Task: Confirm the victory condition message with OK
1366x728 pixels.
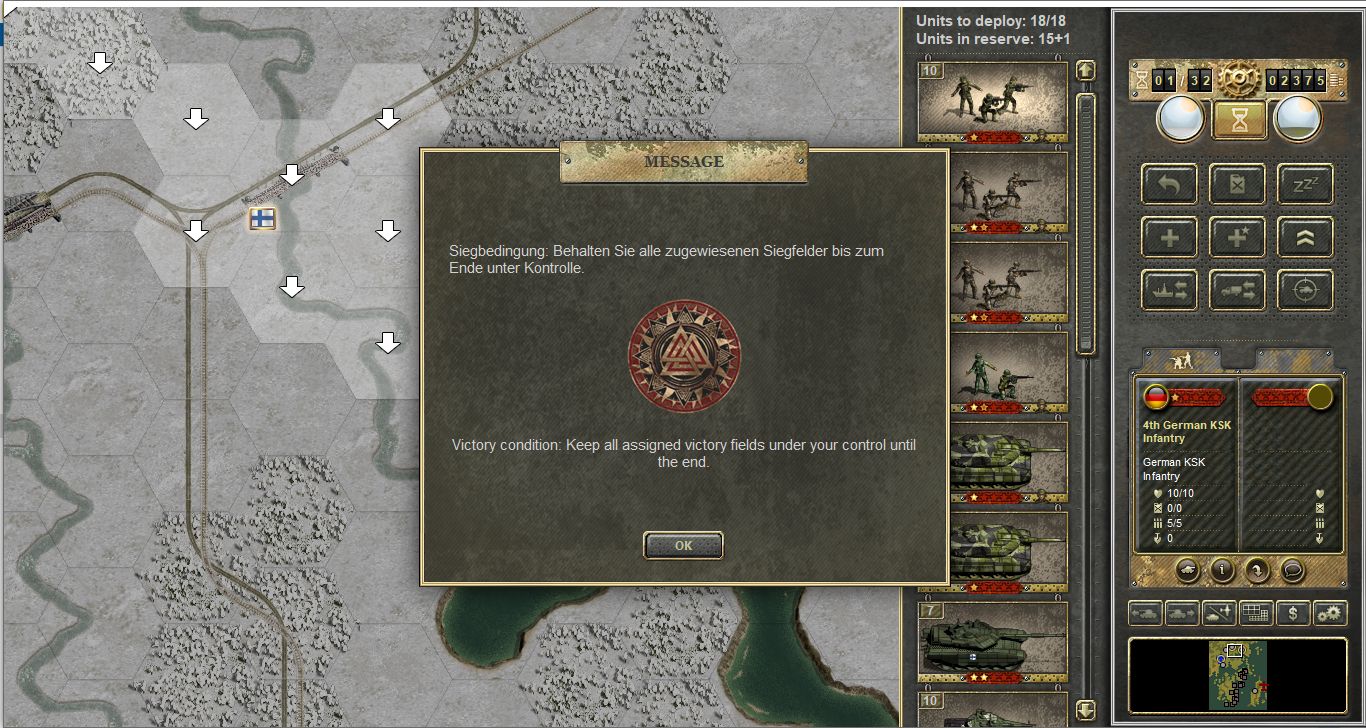Action: point(683,546)
